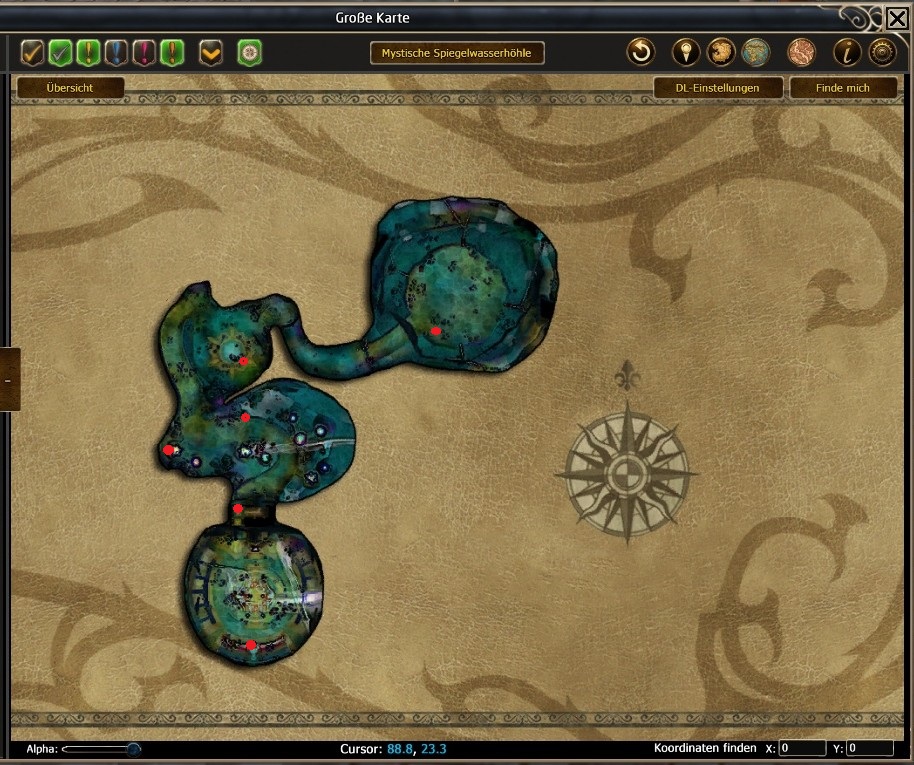Toggle the orange checkmark filter

pyautogui.click(x=33, y=52)
